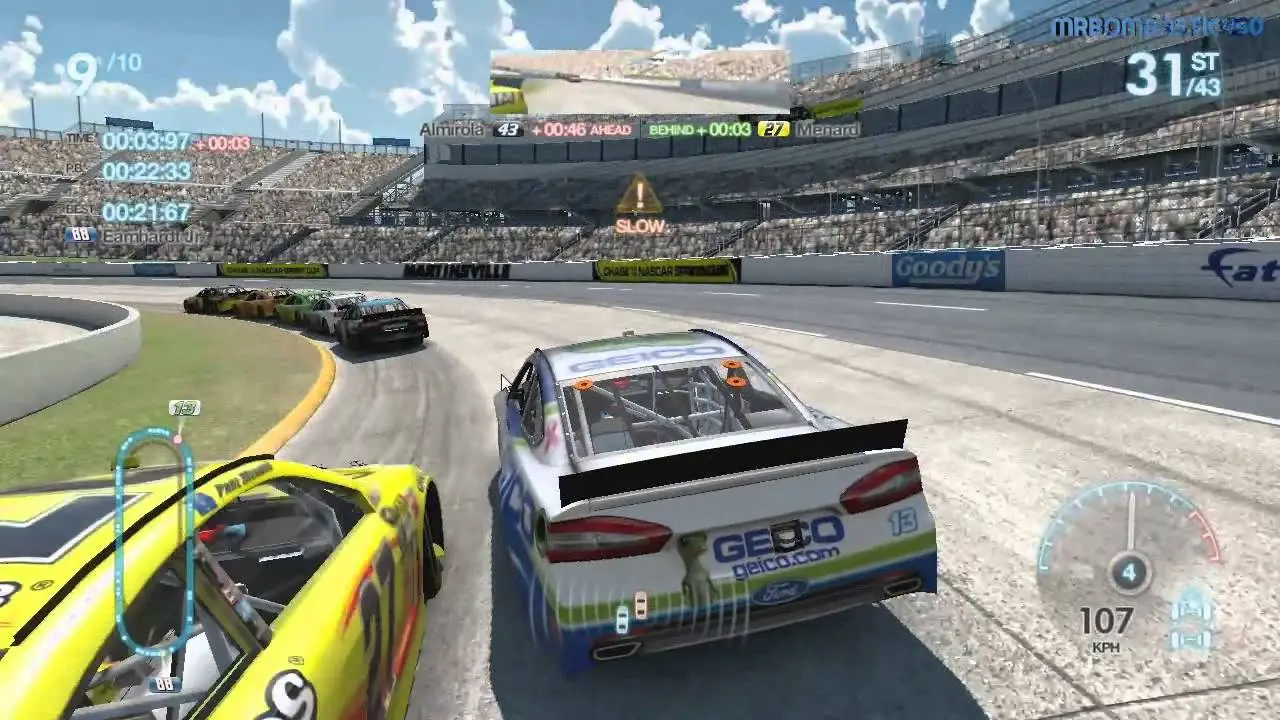
Task: Click the Menard name on rival bar
Action: [x=826, y=130]
